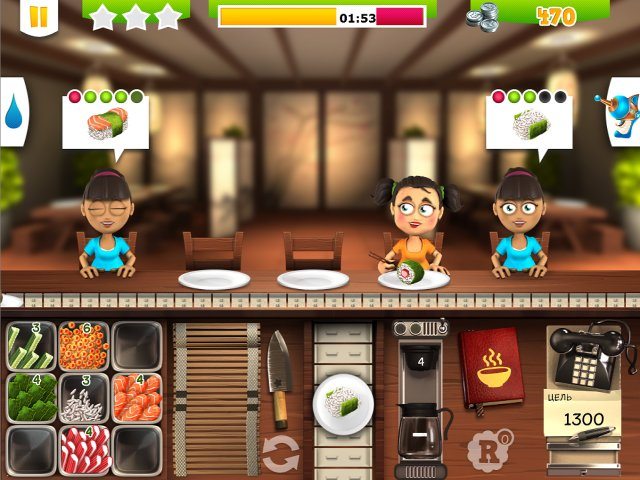
Task: Select the white rice ingredient tray
Action: tap(83, 397)
